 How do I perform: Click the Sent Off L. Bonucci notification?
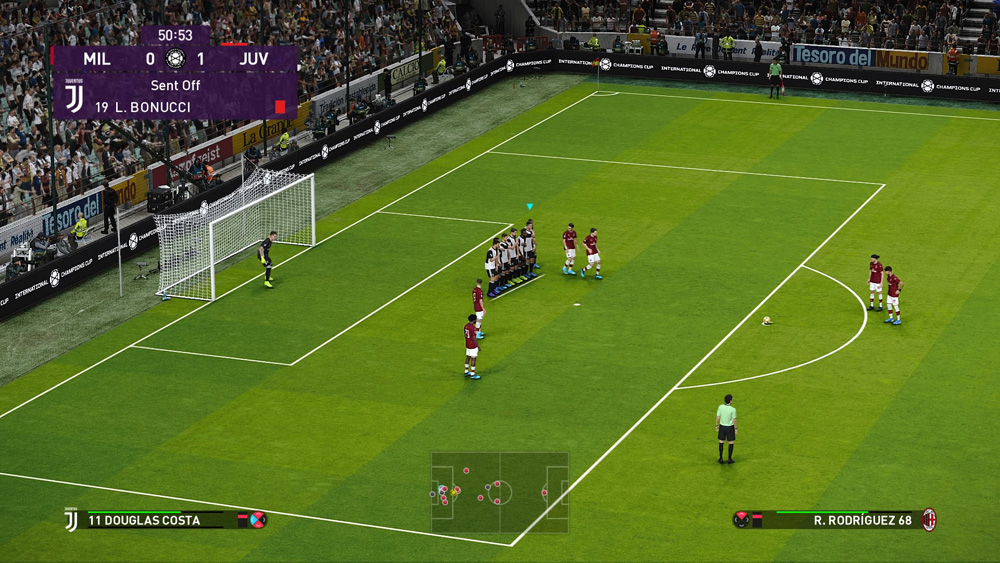[175, 96]
